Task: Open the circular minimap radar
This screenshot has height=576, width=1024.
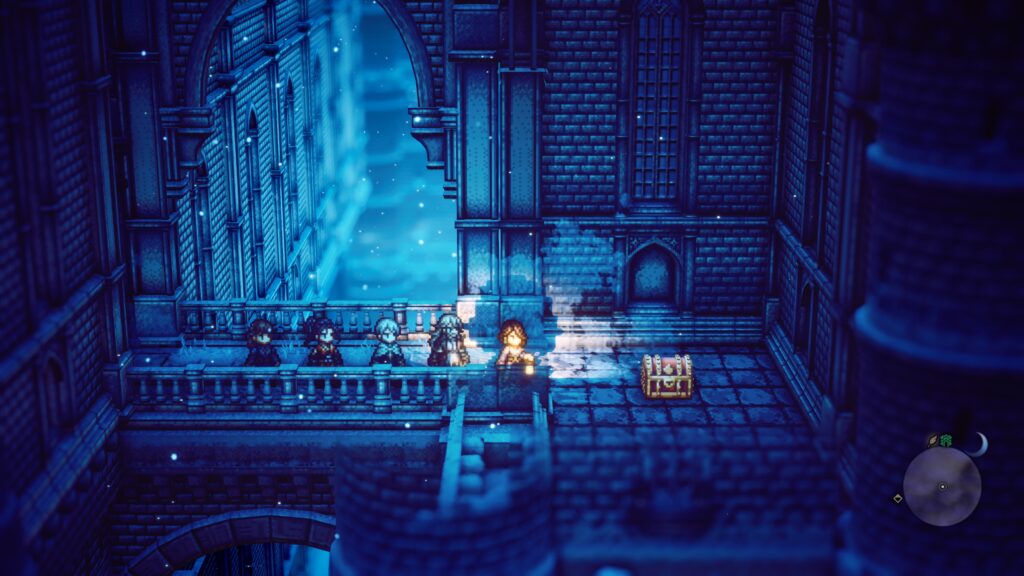Action: [942, 487]
